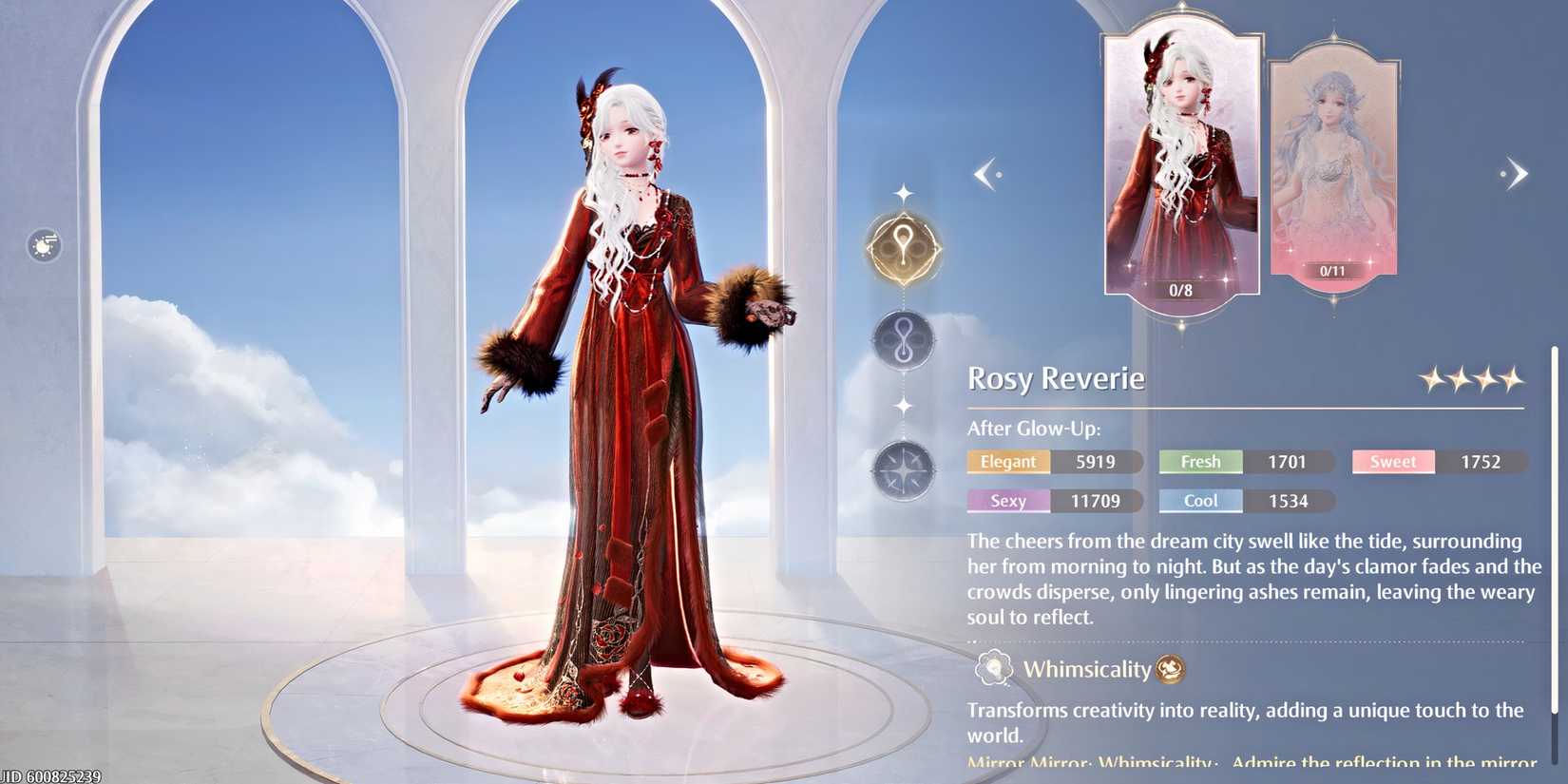Toggle the Cool attribute chip
The image size is (1568, 784).
pos(1200,501)
